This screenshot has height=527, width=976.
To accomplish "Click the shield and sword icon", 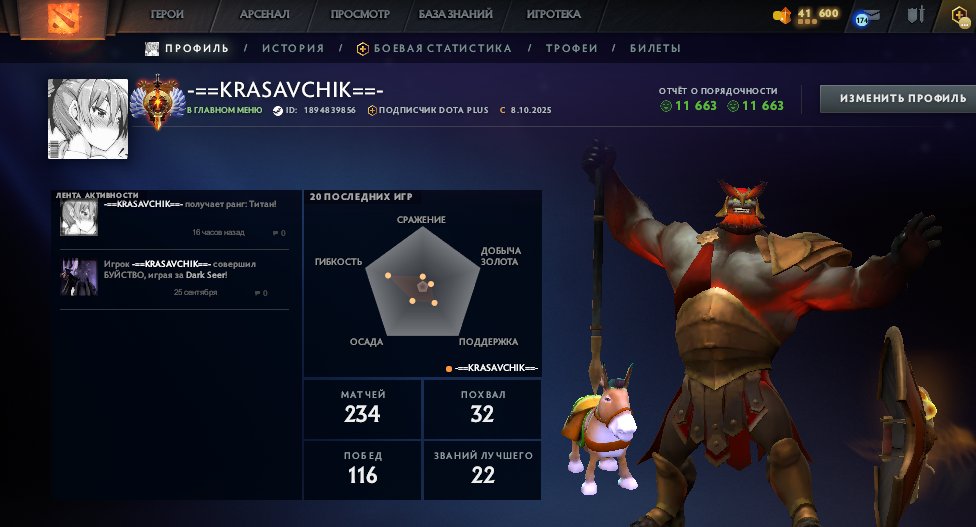I will 915,15.
